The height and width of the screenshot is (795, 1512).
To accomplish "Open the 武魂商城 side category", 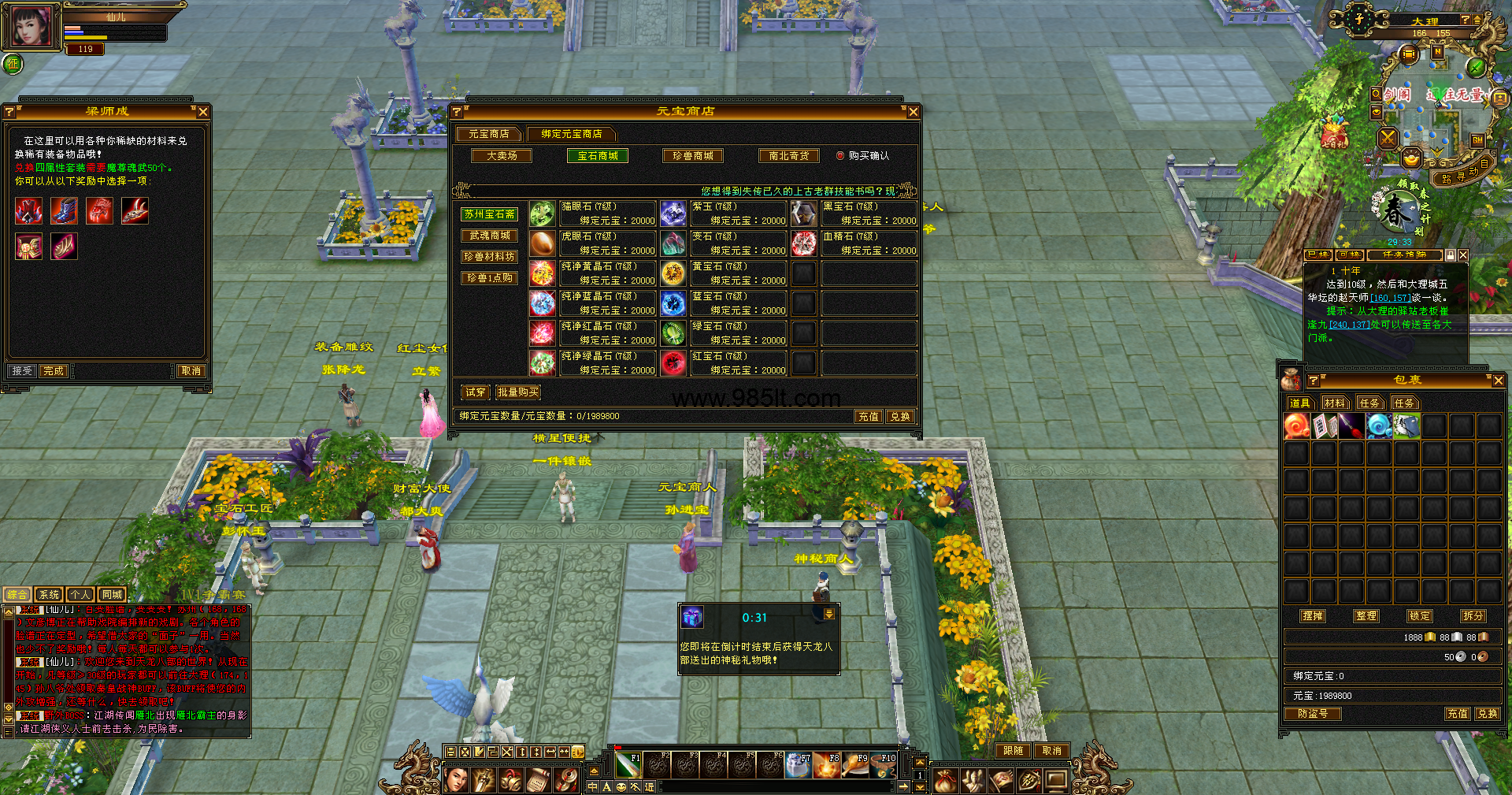I will click(x=489, y=236).
